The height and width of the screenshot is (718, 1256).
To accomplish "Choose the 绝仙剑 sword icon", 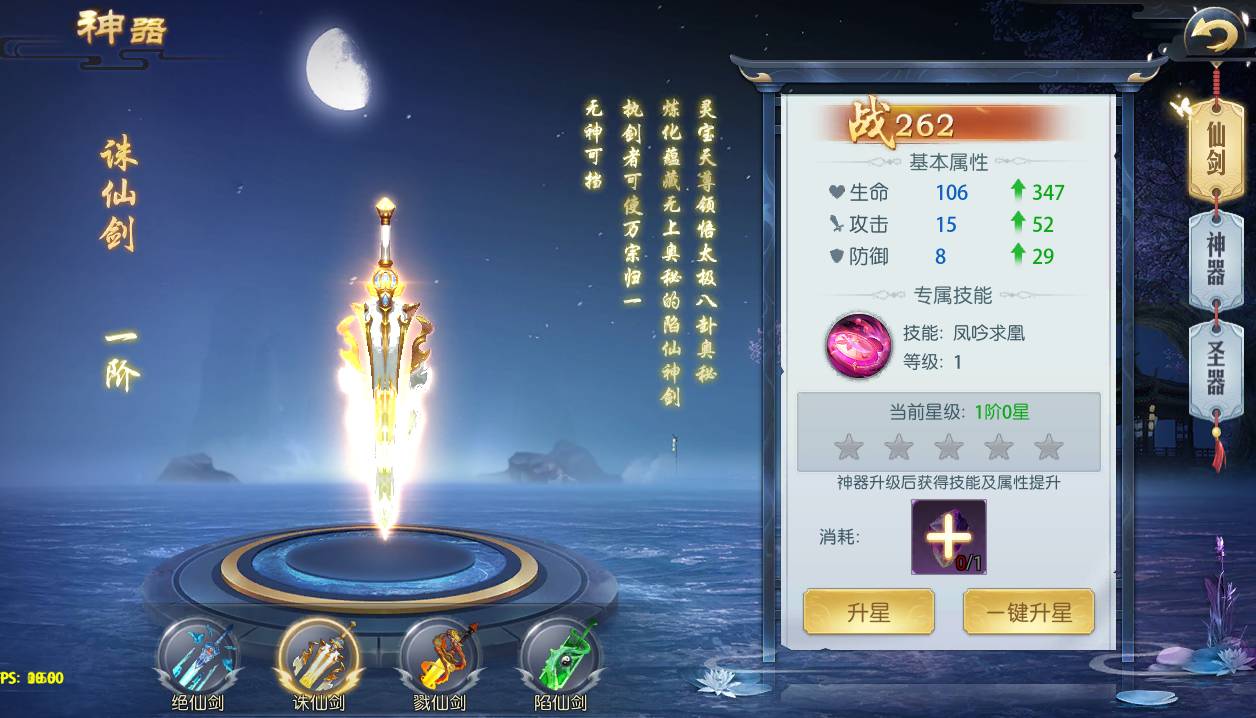I will 197,656.
